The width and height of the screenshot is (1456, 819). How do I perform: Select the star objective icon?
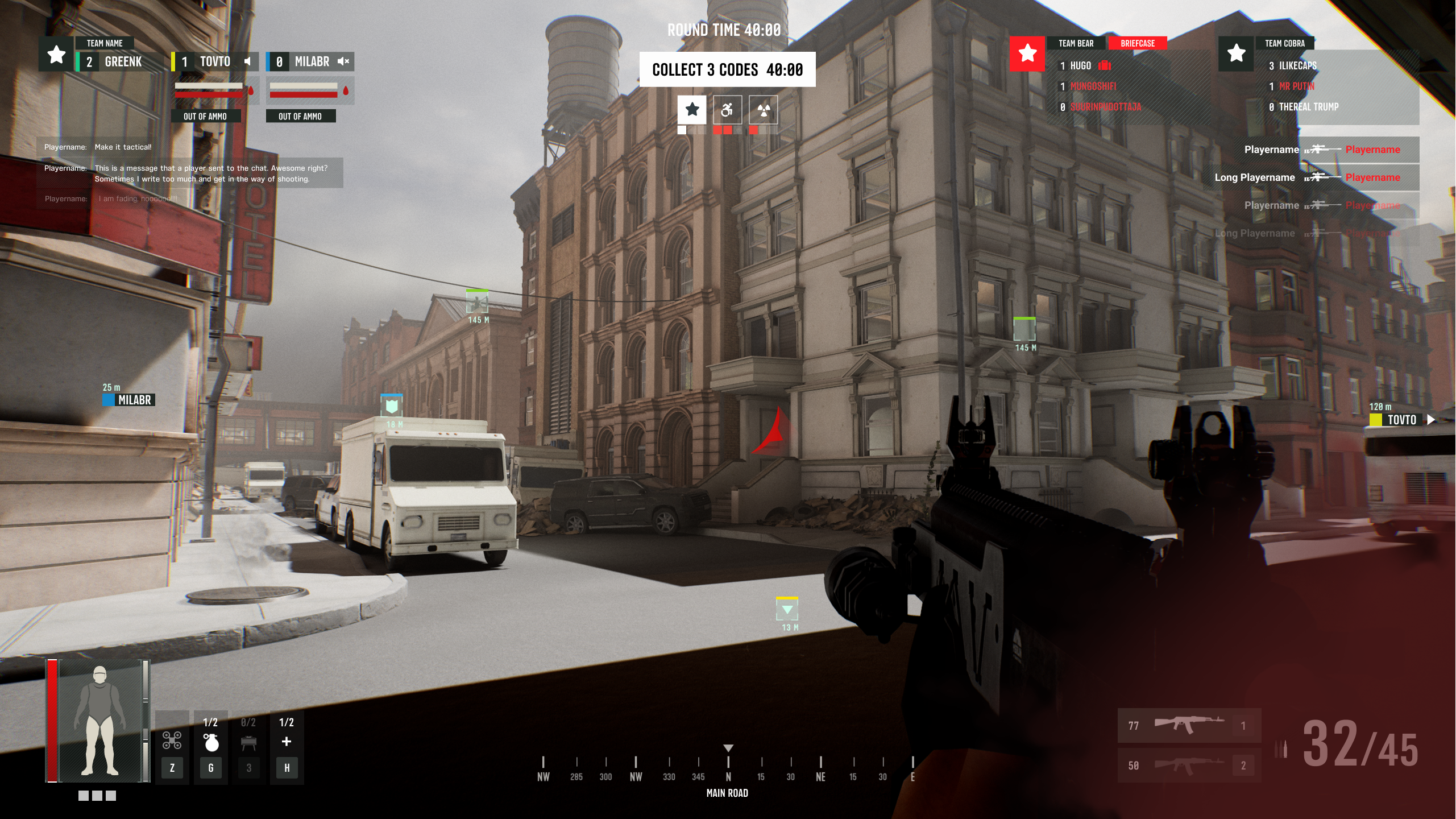pos(692,109)
